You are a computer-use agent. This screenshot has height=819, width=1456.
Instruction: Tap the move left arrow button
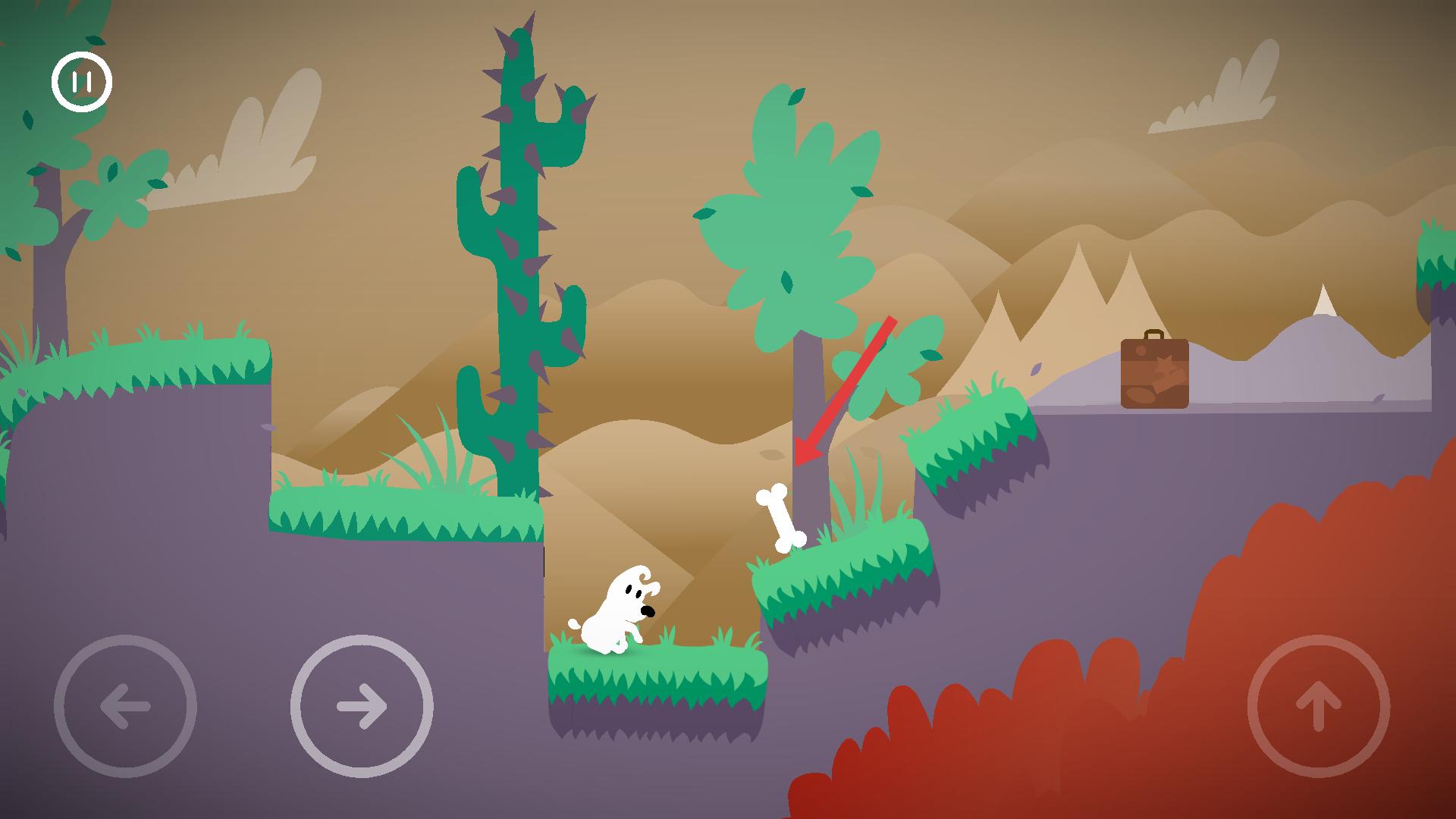click(125, 706)
